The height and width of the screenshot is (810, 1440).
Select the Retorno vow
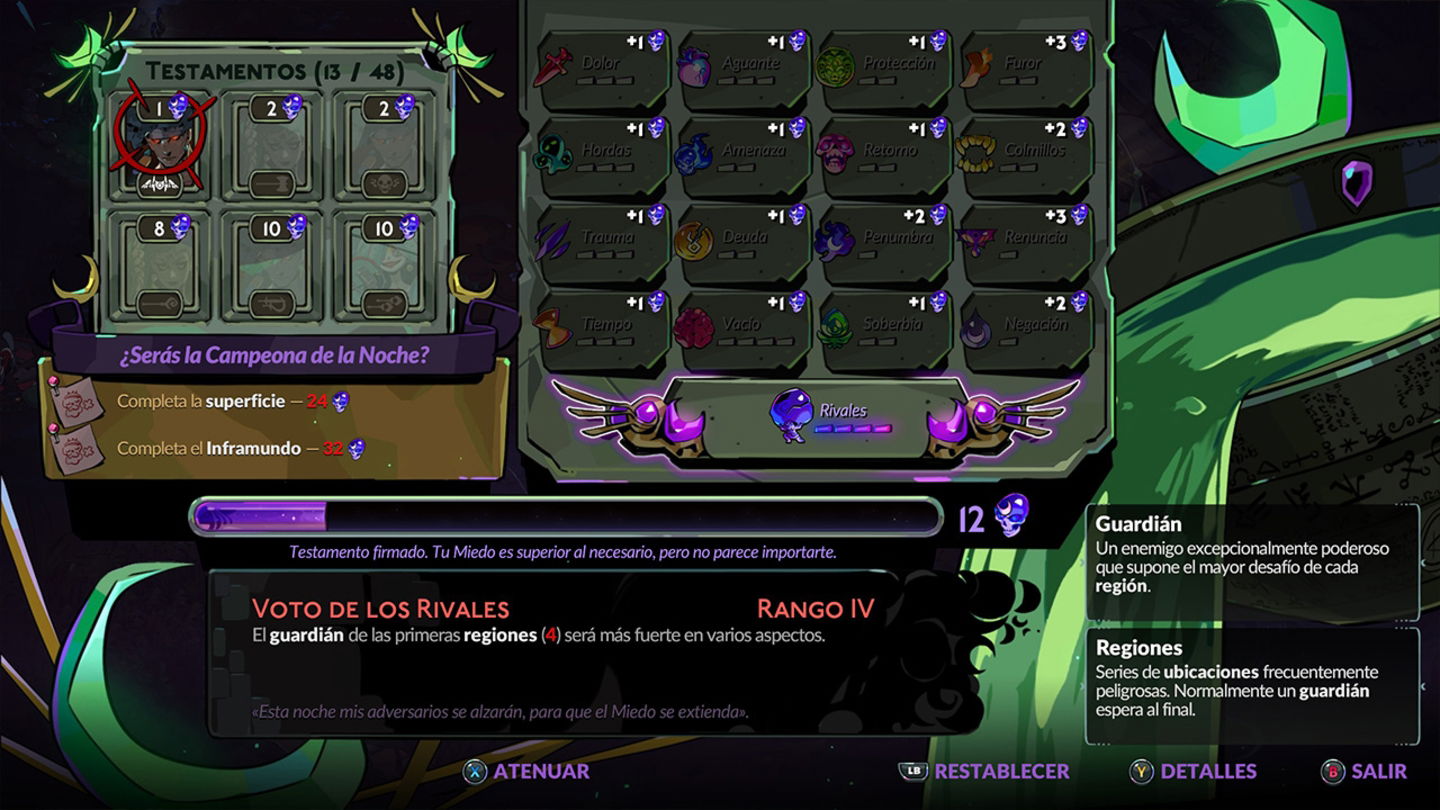(884, 157)
